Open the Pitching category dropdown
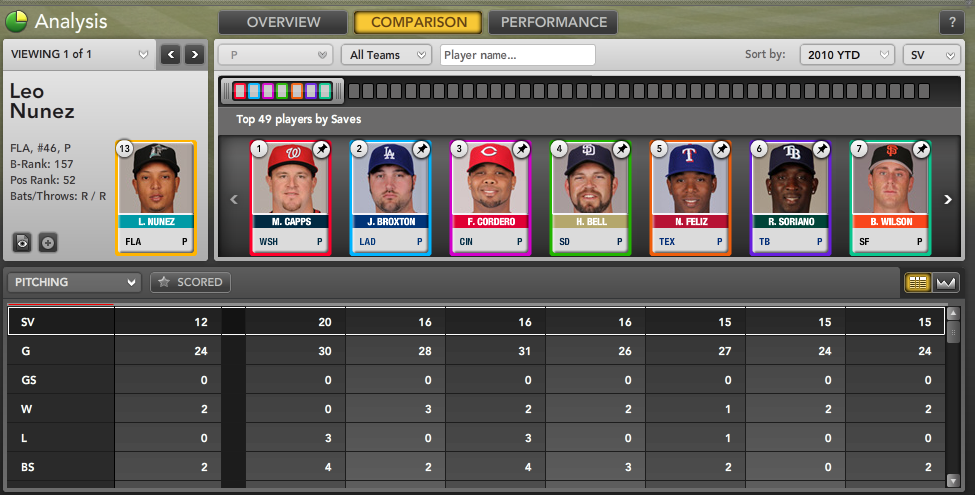975x495 pixels. click(73, 283)
